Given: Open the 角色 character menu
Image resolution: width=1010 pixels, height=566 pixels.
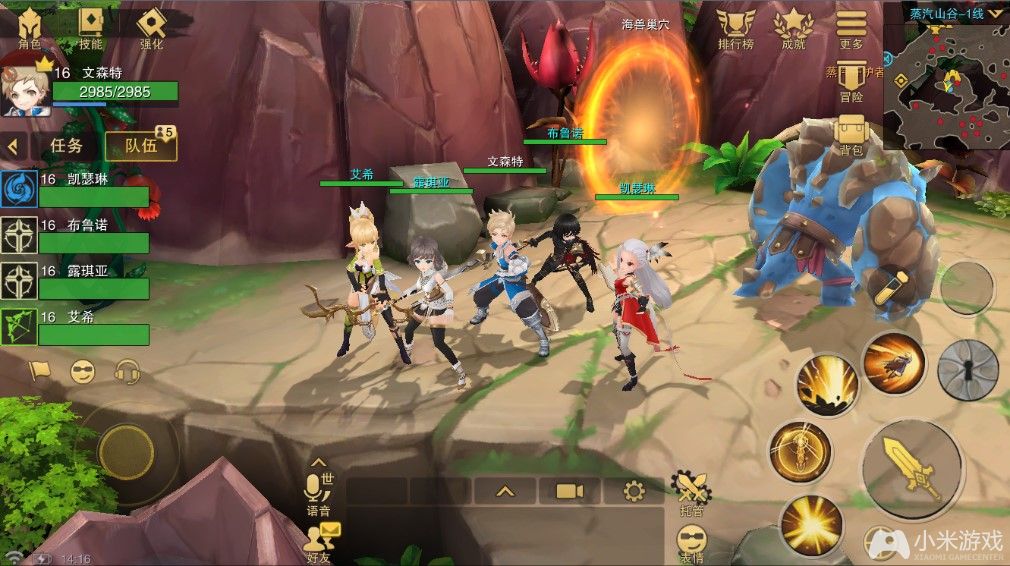Looking at the screenshot, I should [x=30, y=27].
